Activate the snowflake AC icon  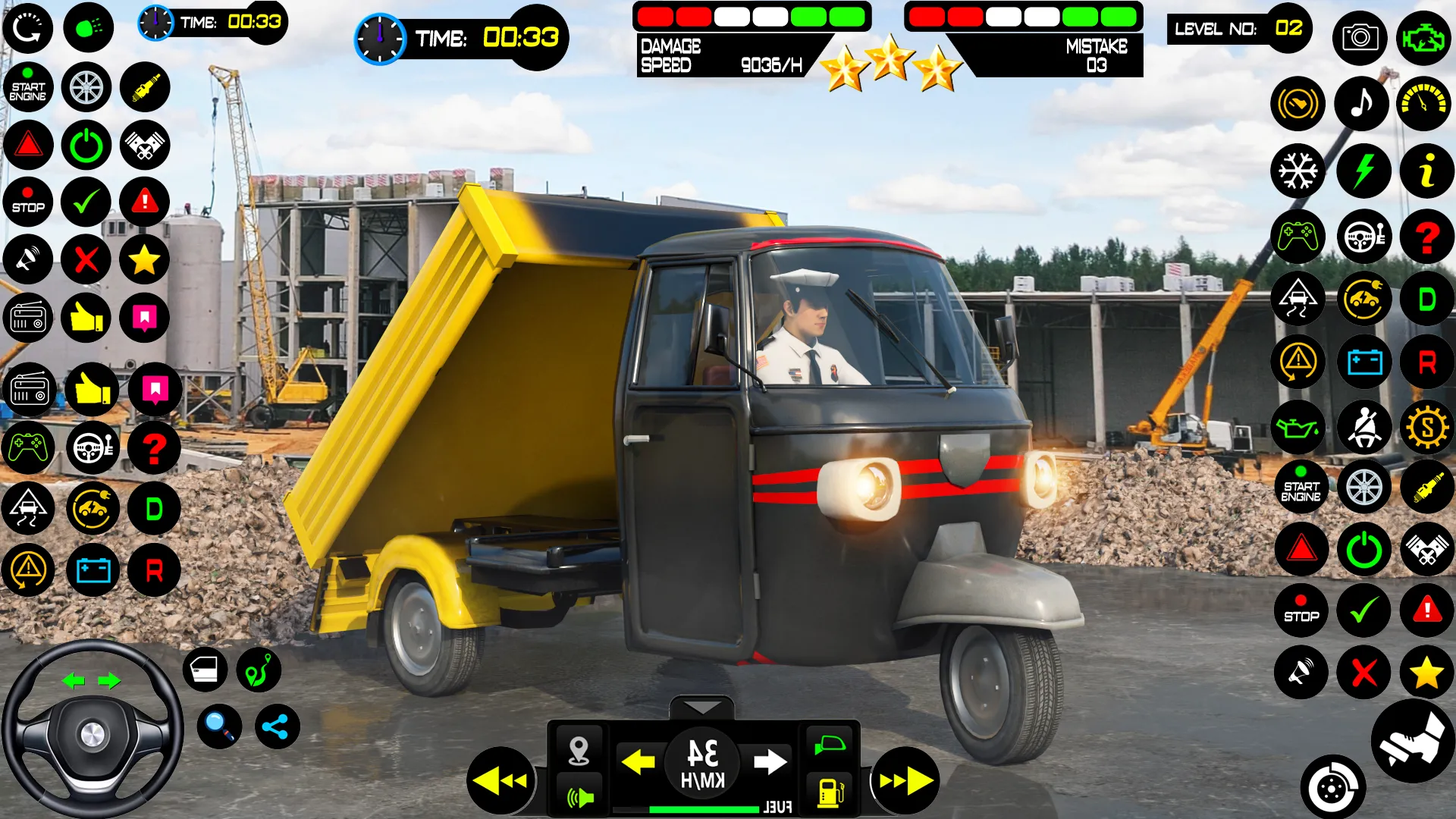1298,171
